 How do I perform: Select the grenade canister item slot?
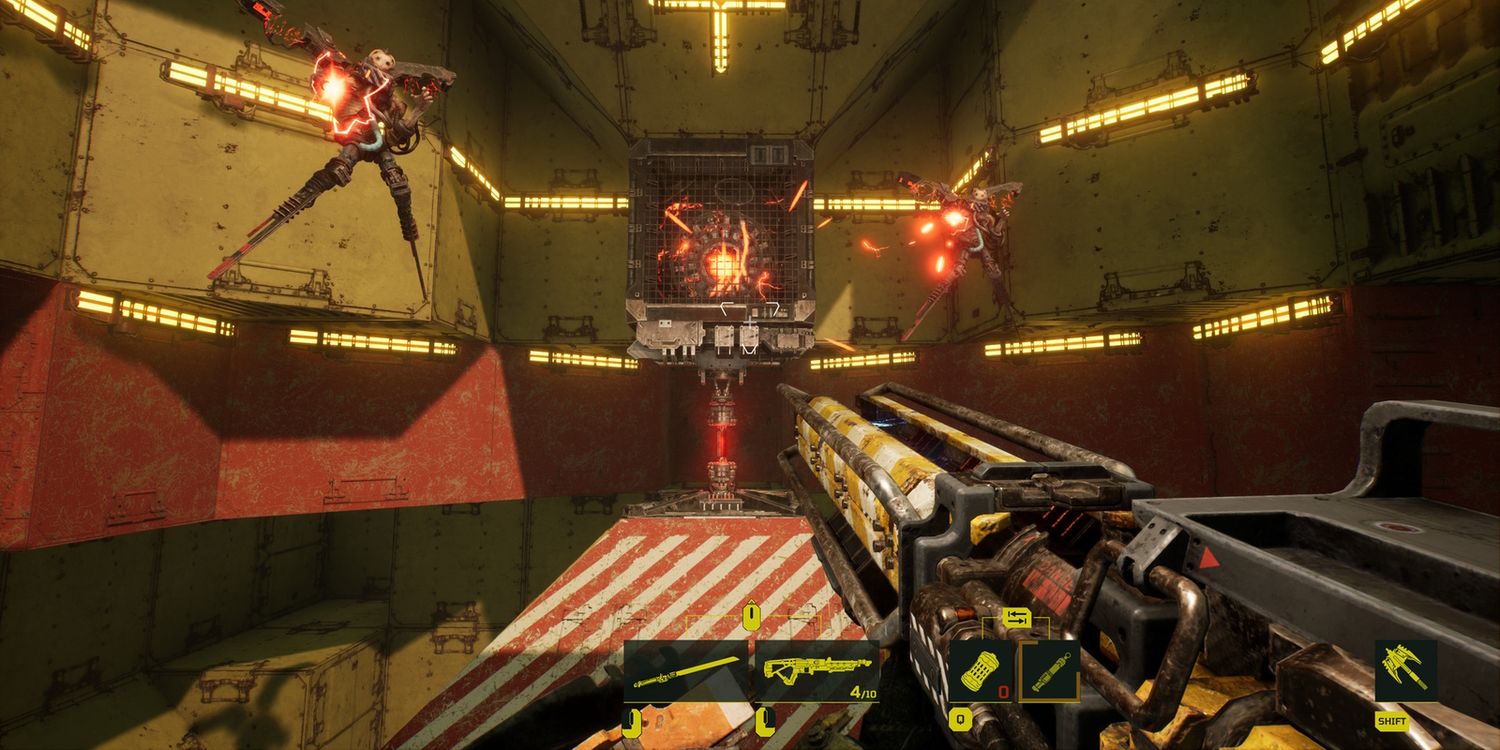979,670
